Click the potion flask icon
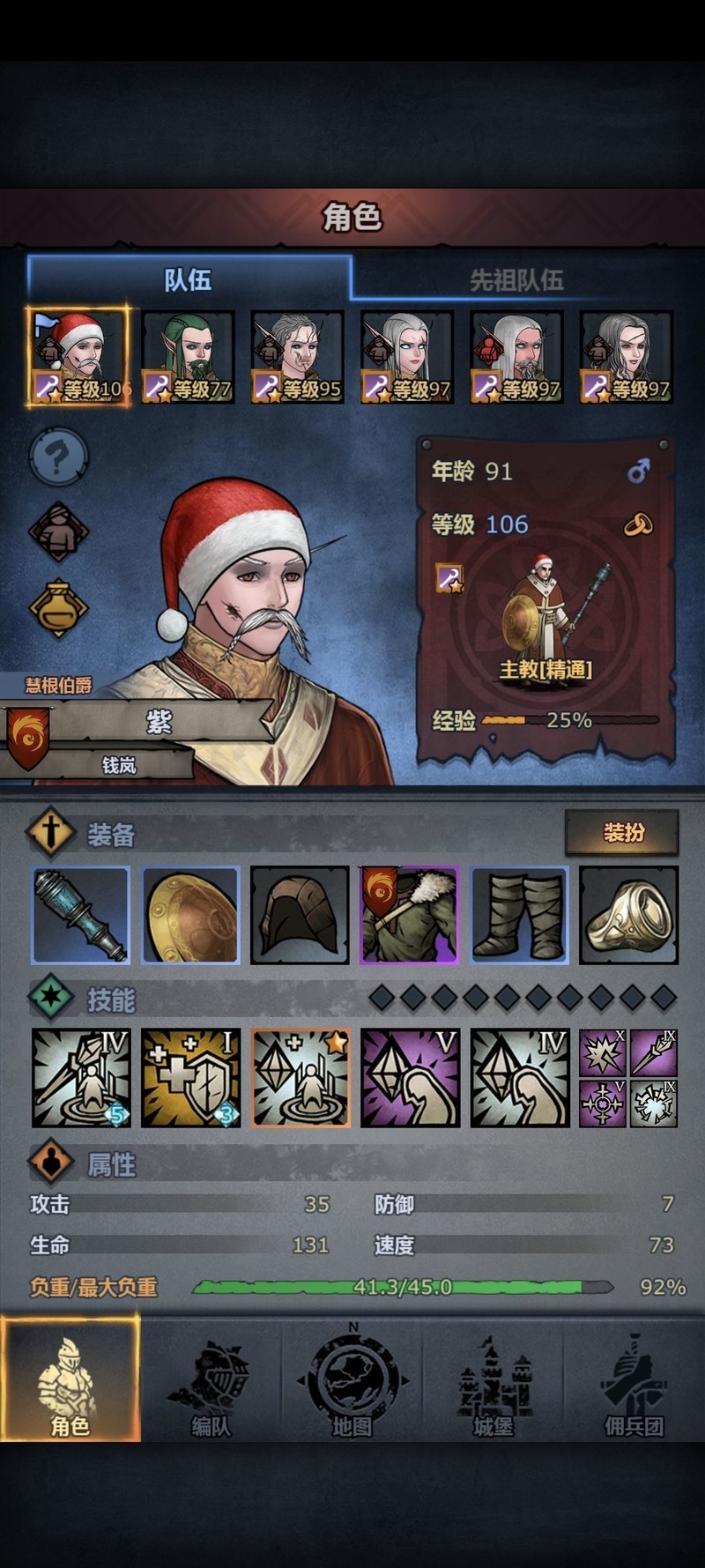 click(x=58, y=607)
